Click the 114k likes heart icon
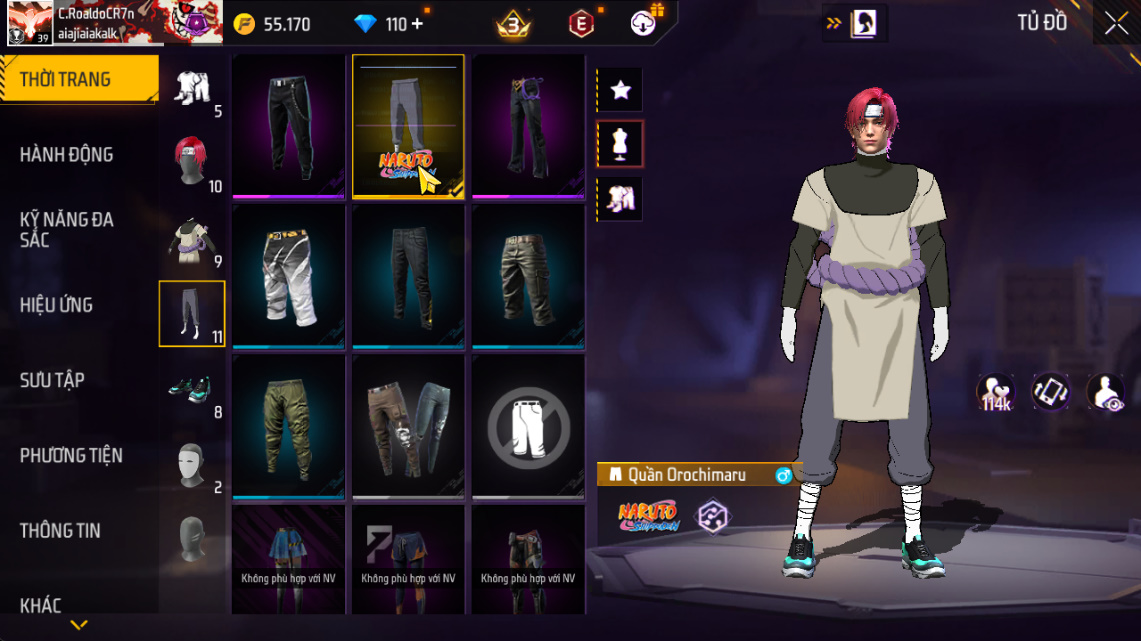This screenshot has width=1141, height=641. point(995,392)
